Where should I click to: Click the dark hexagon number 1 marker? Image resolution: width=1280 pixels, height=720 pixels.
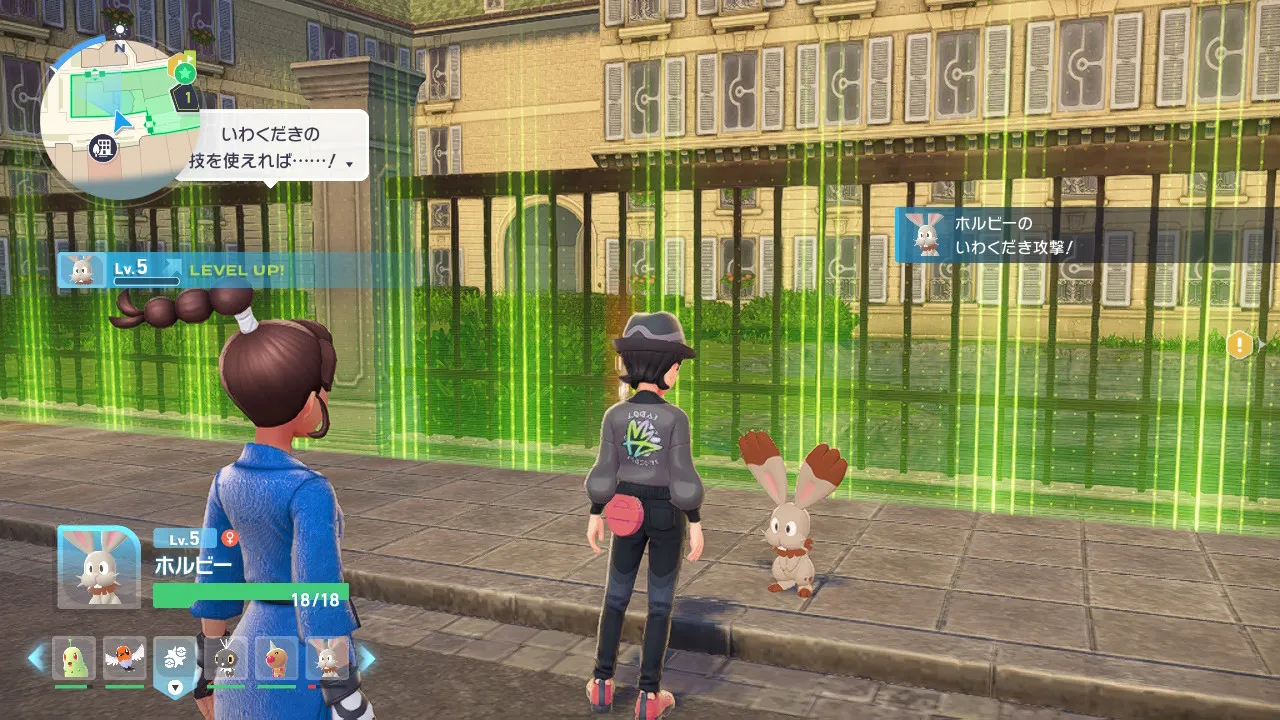click(187, 98)
